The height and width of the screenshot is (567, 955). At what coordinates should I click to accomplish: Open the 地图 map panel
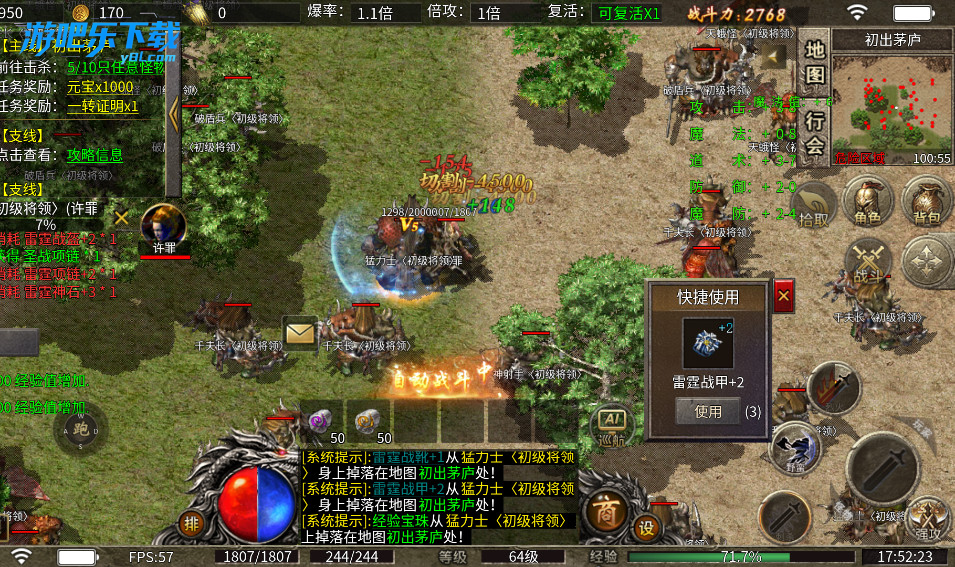pyautogui.click(x=815, y=62)
